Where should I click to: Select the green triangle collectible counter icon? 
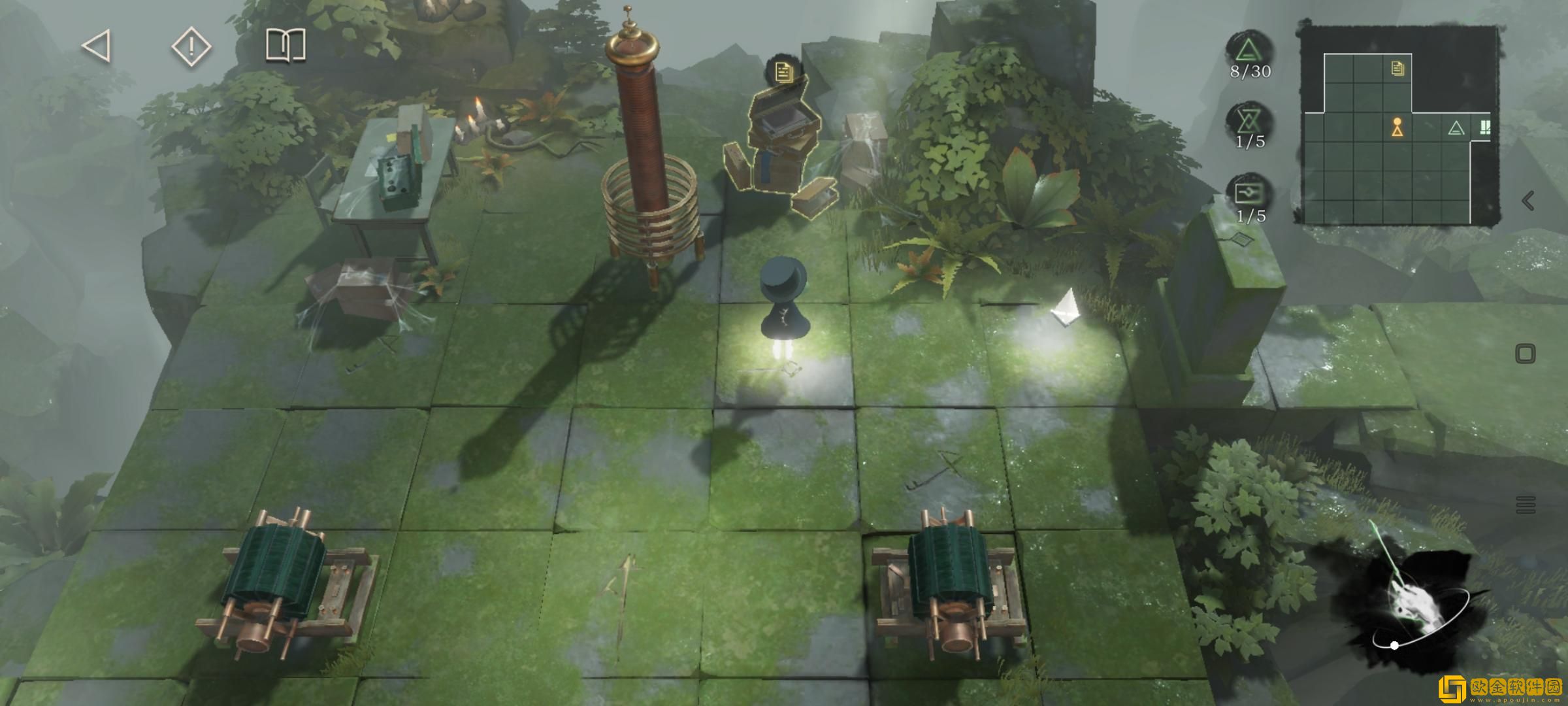click(x=1250, y=50)
